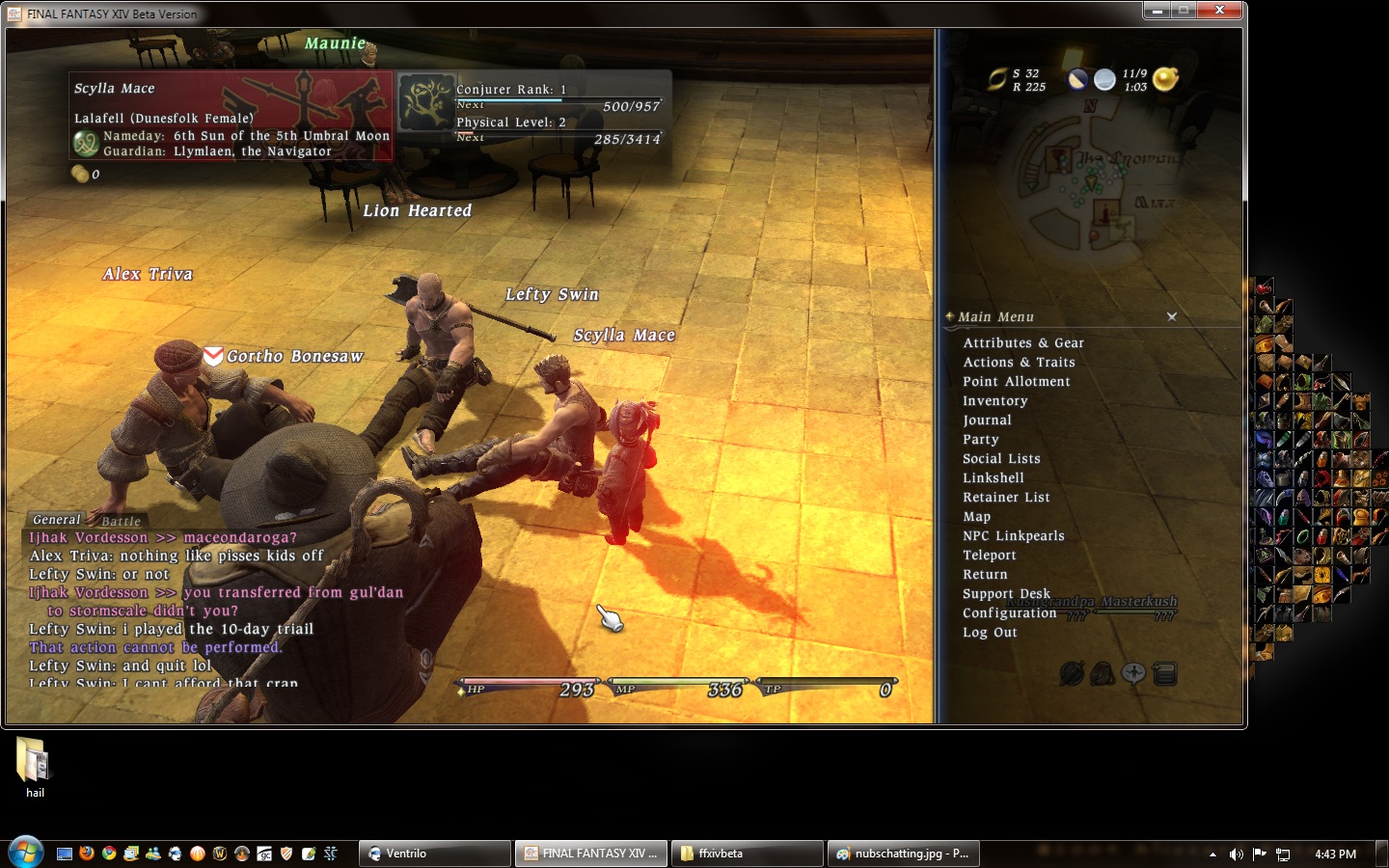Viewport: 1389px width, 868px height.
Task: Open the Support Desk
Action: click(x=1005, y=594)
